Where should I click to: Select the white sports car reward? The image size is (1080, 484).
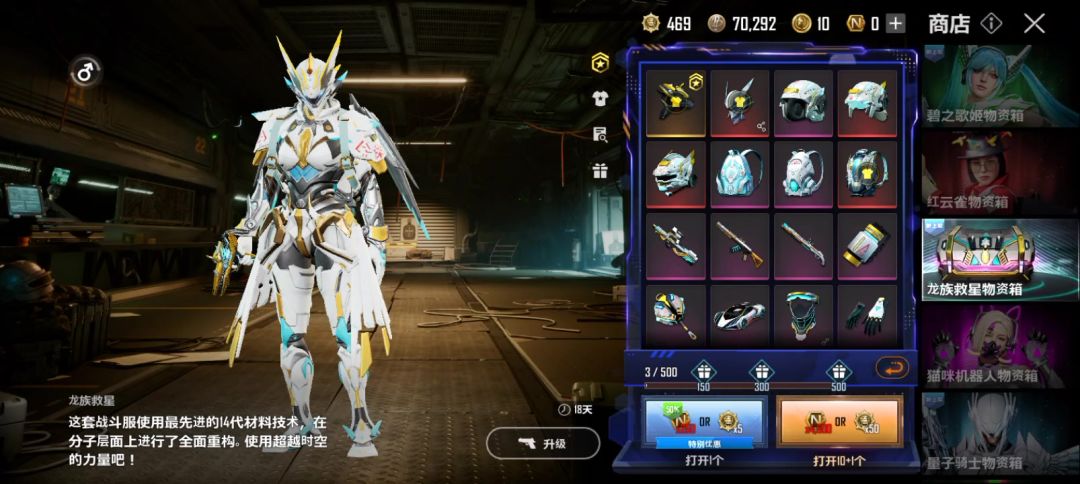point(740,316)
